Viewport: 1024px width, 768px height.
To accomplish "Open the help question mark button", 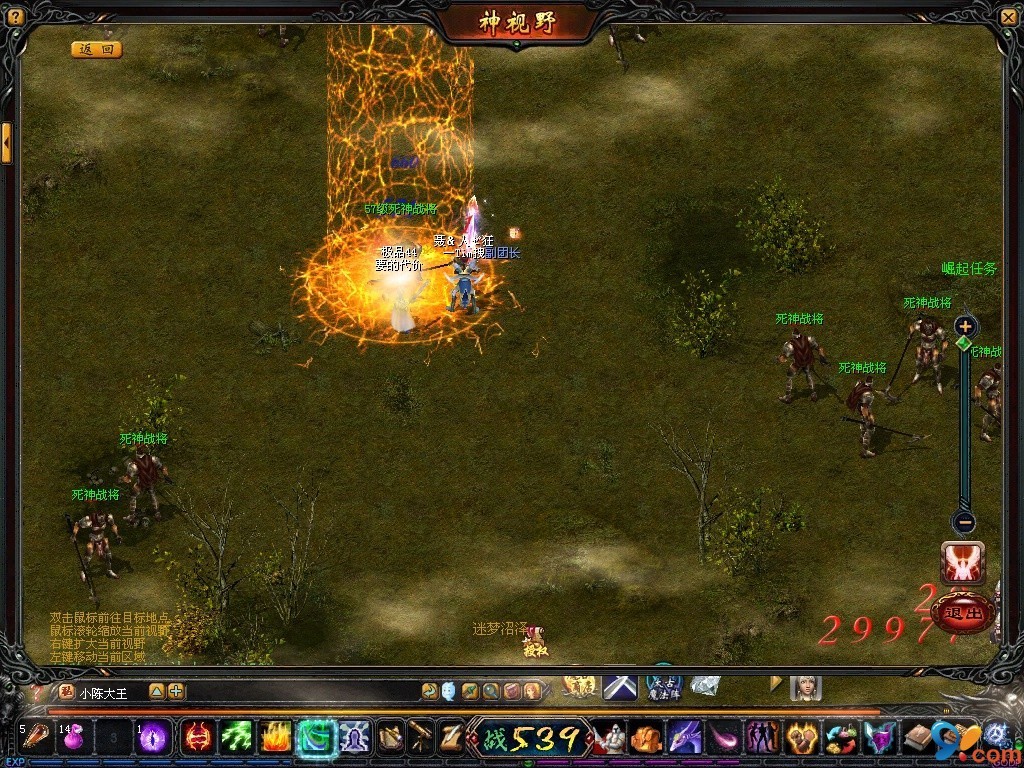I will [15, 17].
